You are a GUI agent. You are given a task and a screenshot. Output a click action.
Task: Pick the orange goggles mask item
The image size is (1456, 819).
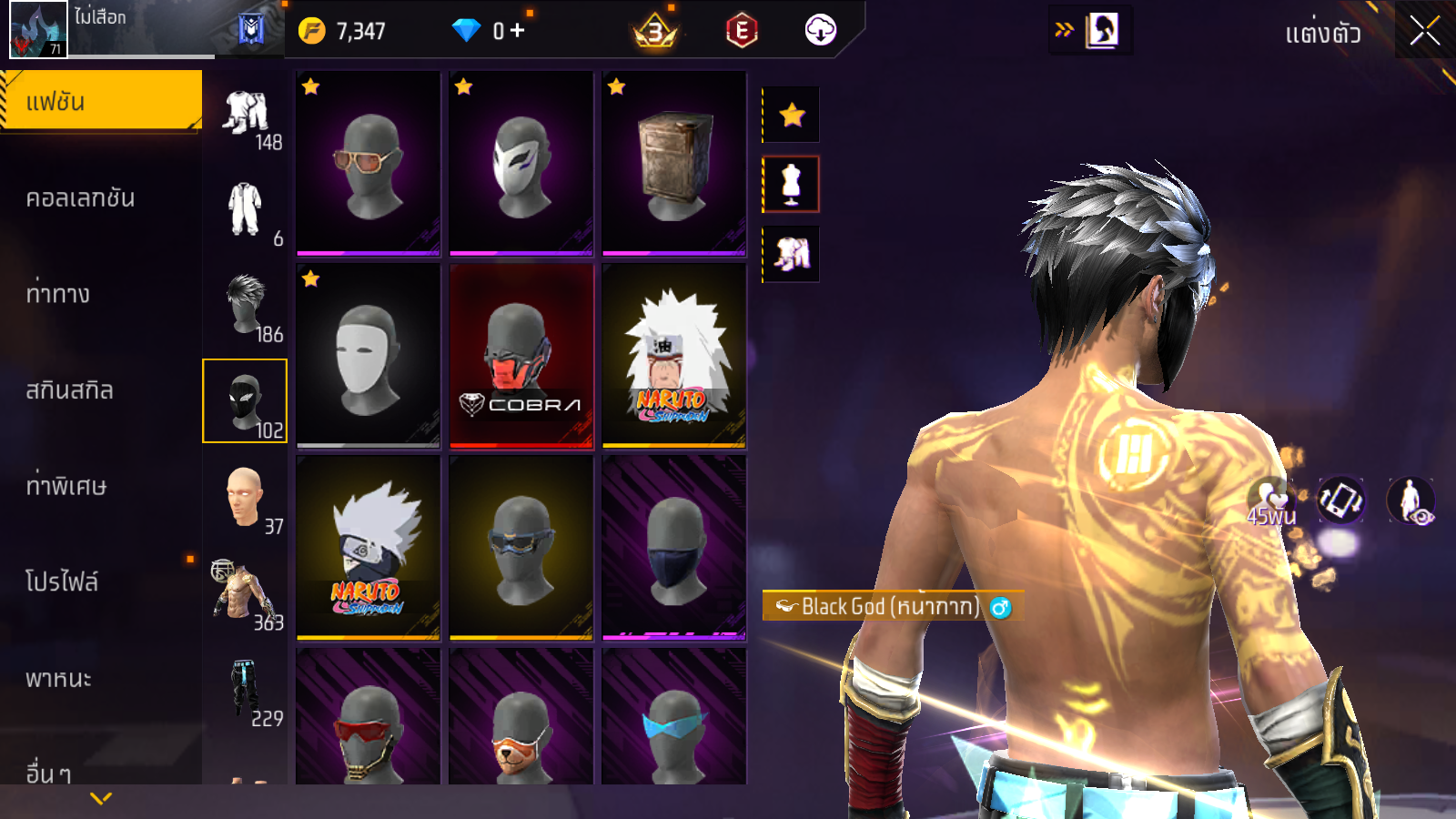click(x=369, y=163)
